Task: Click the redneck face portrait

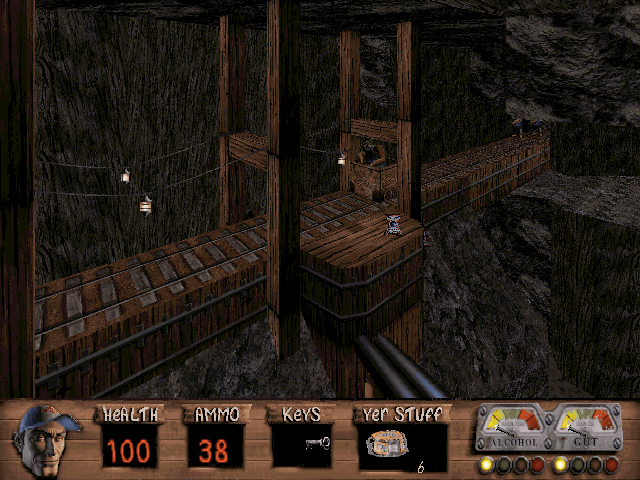Action: point(48,440)
